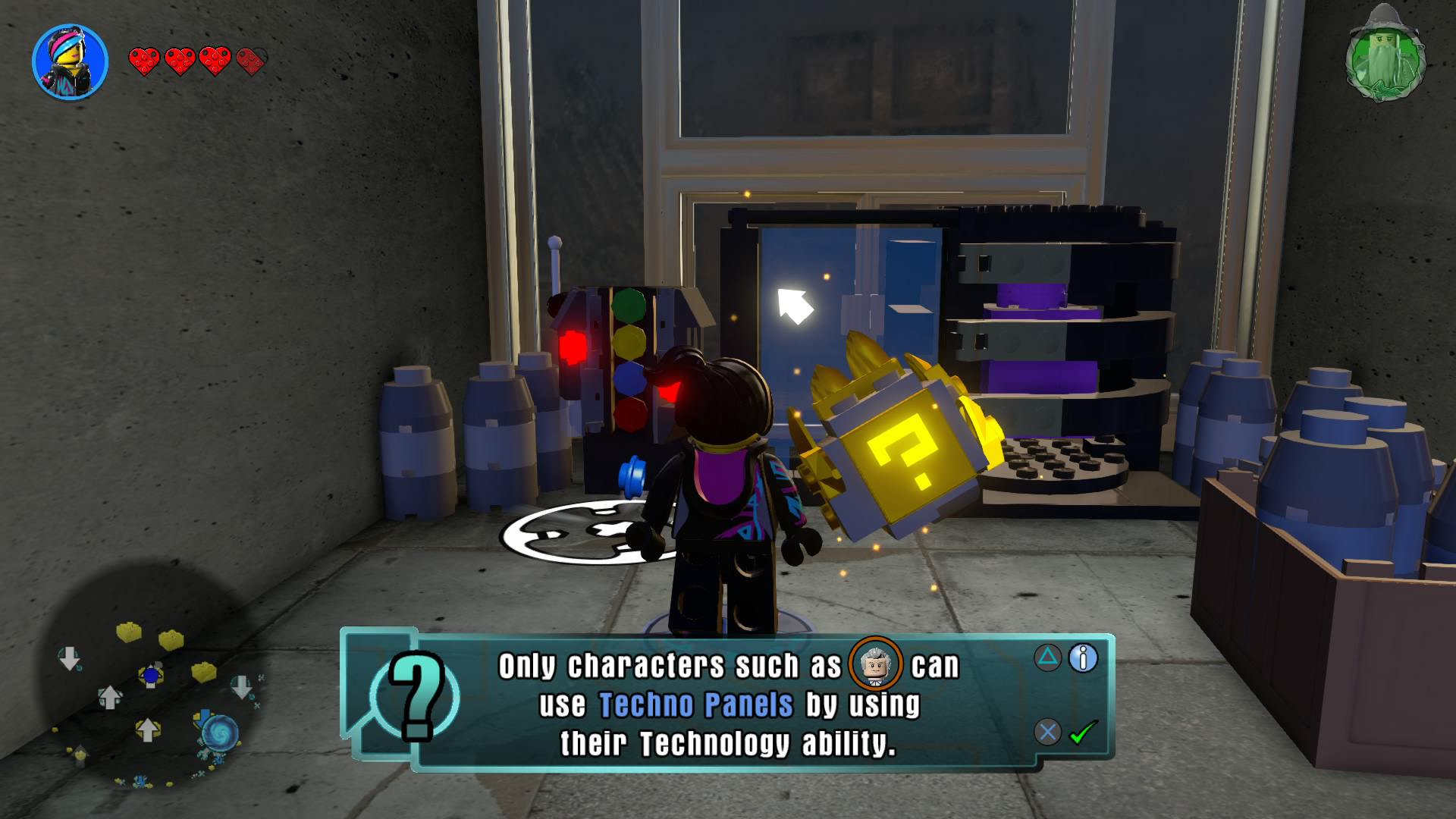Click the green light on the traffic signal

click(x=630, y=305)
